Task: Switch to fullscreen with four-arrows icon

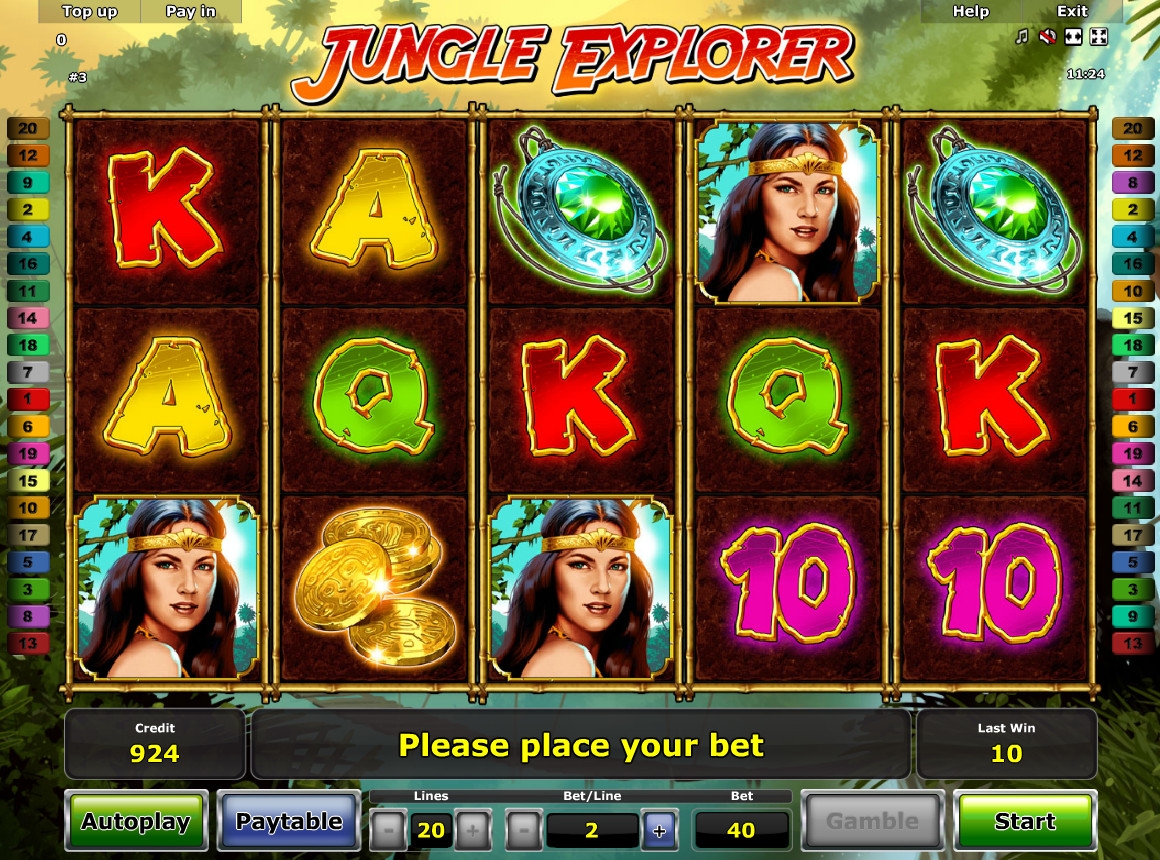Action: [1098, 37]
